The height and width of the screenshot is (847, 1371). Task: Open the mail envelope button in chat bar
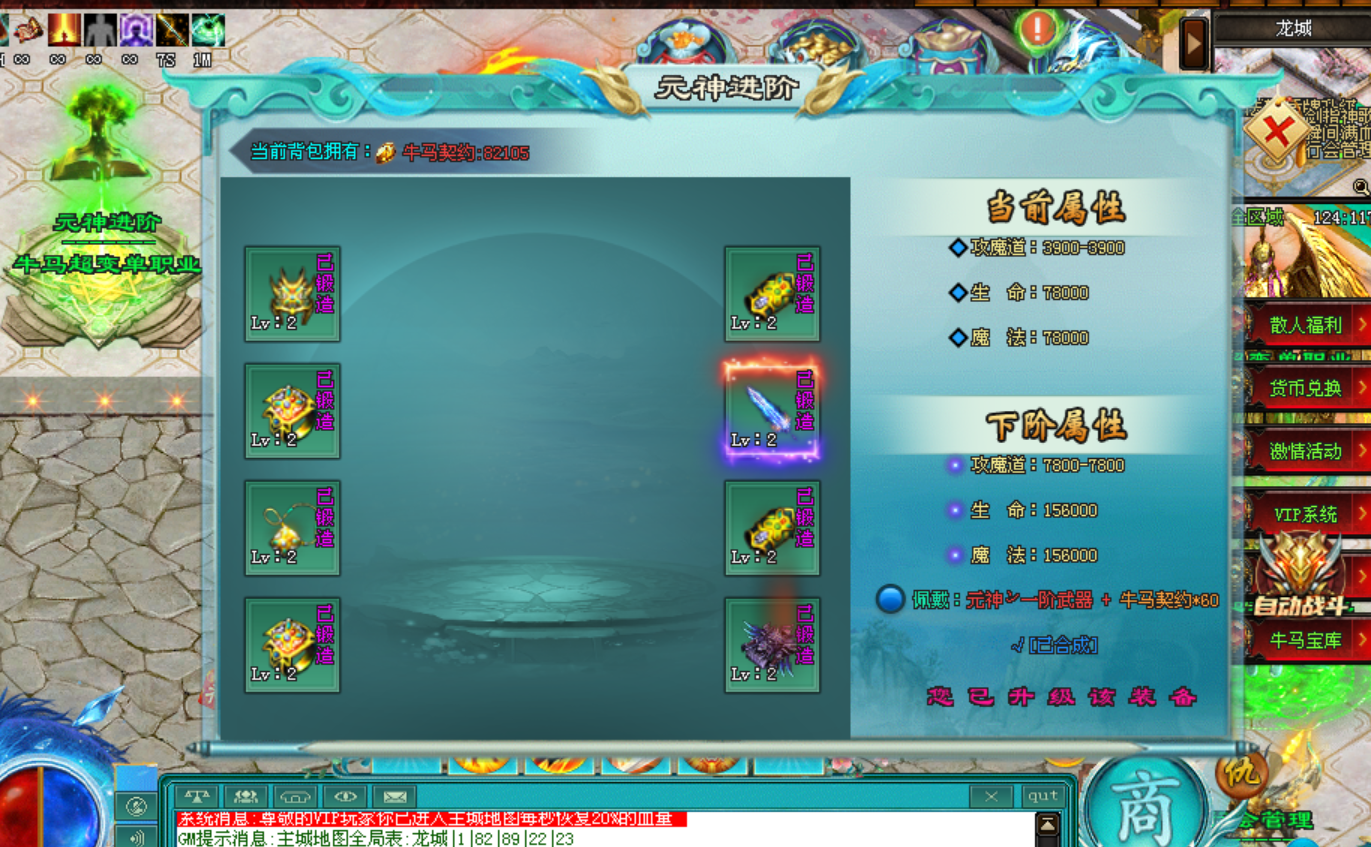tap(394, 797)
